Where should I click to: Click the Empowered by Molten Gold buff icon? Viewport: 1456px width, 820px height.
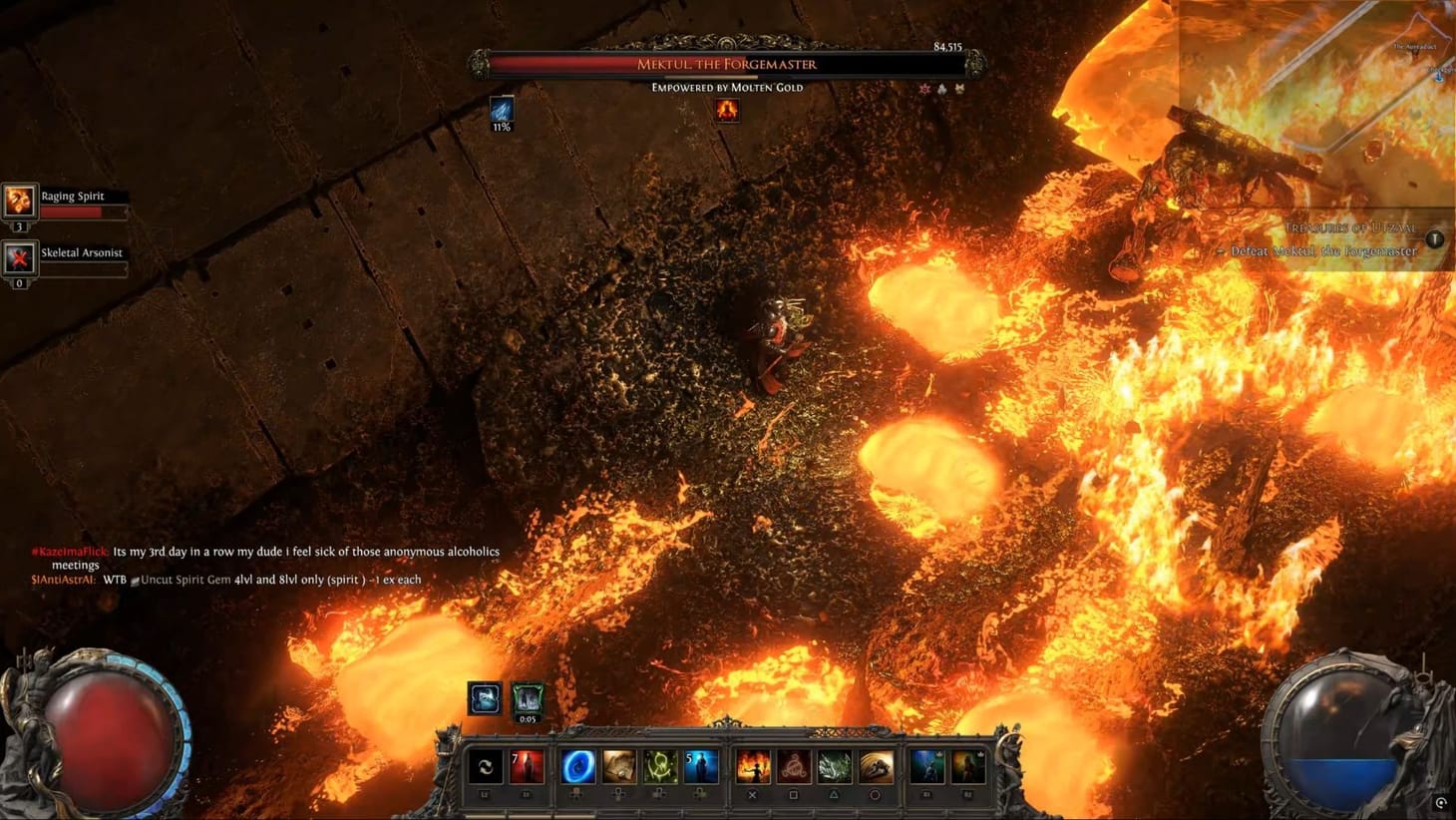coord(727,111)
